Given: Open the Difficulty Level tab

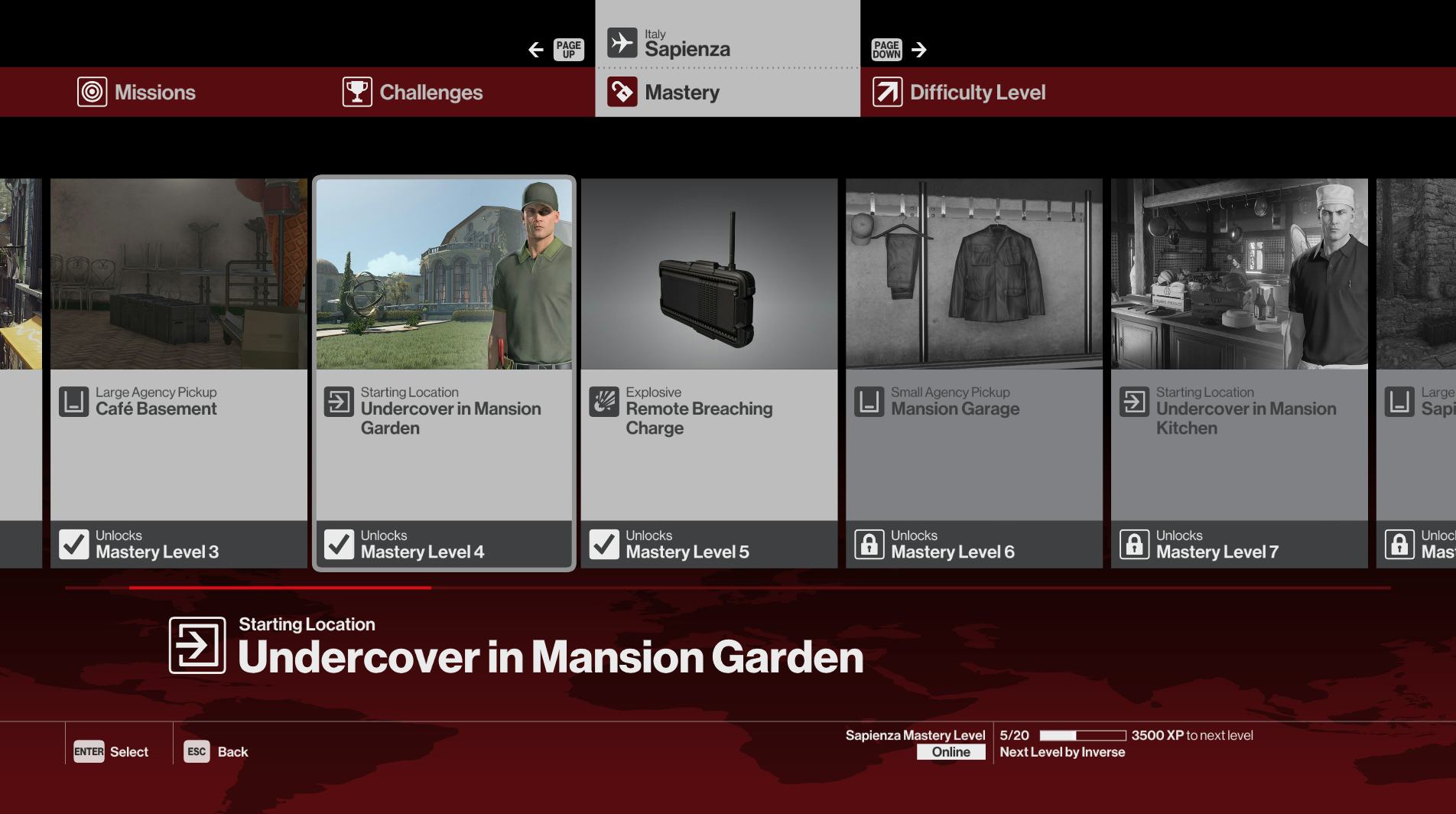Looking at the screenshot, I should click(977, 92).
